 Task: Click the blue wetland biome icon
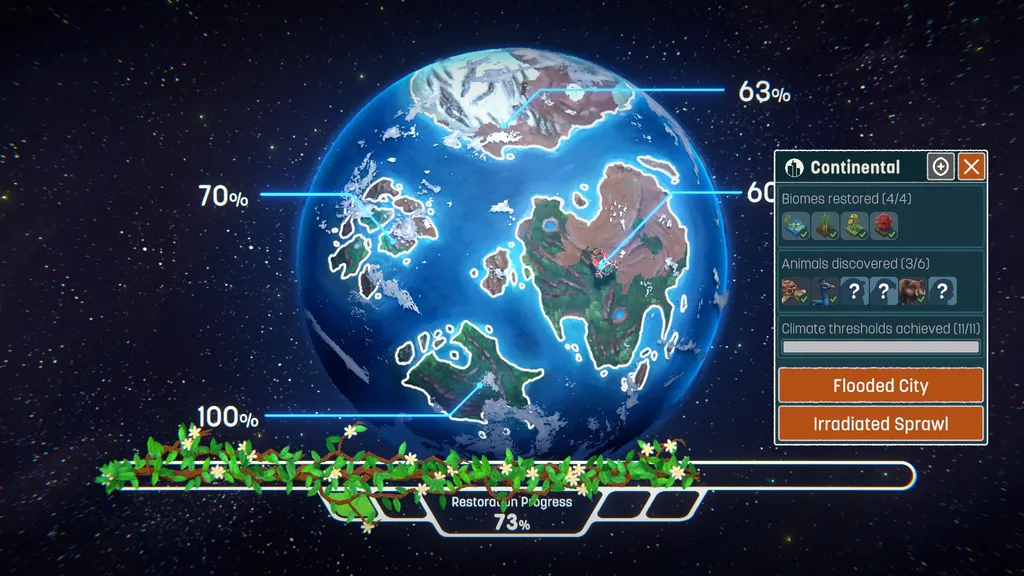(795, 226)
